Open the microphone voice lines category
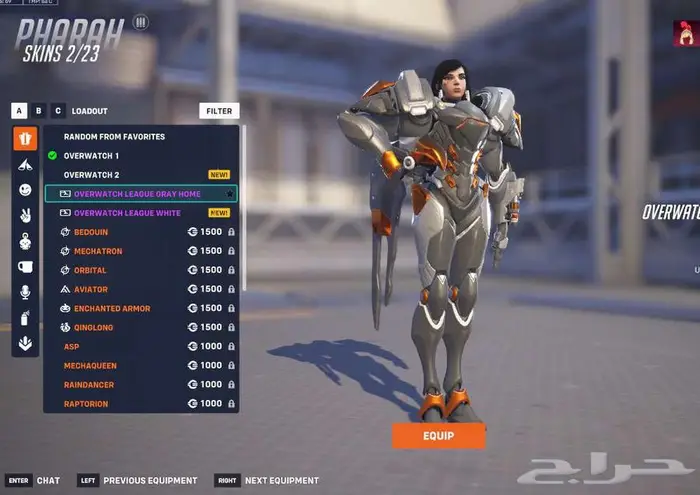This screenshot has width=700, height=495. click(x=25, y=292)
